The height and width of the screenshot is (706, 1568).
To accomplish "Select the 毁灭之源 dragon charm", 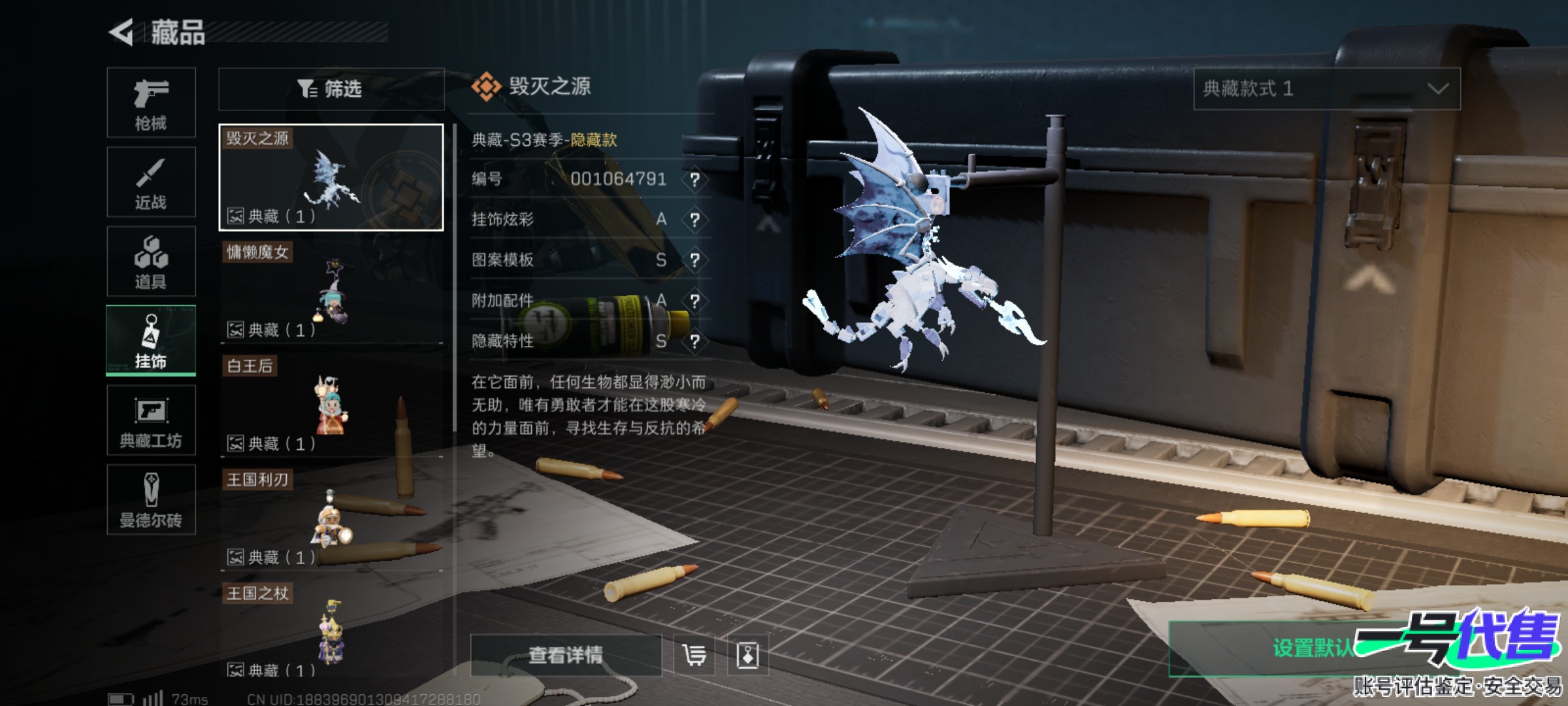I will coord(331,177).
